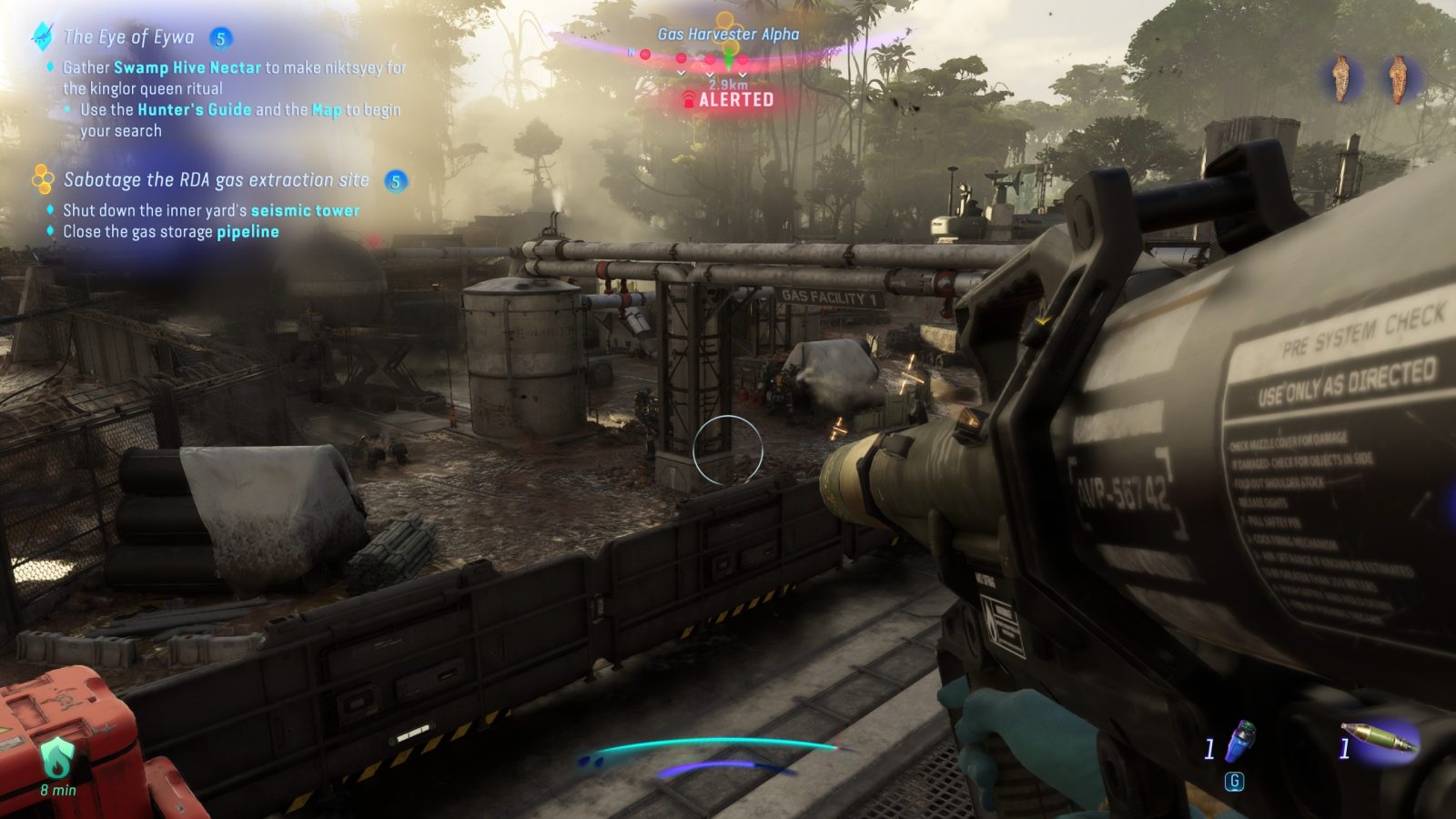
Task: Click the green flame buff icon
Action: pos(56,757)
